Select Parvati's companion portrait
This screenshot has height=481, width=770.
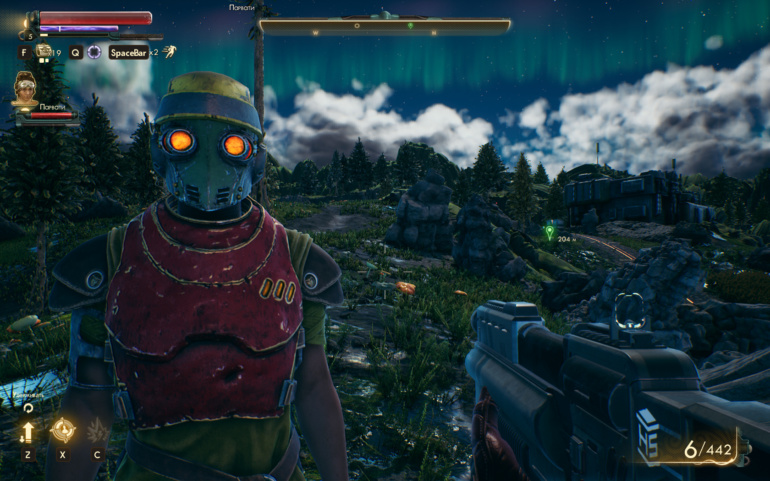(x=25, y=87)
